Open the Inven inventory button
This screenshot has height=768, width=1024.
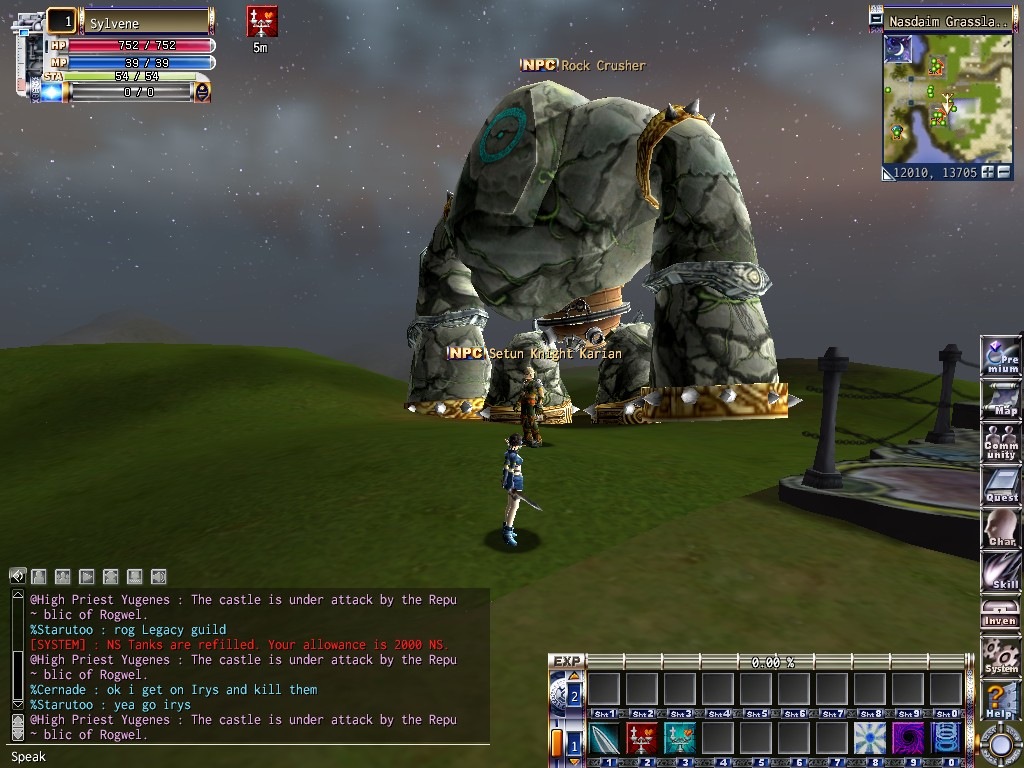pyautogui.click(x=1001, y=613)
